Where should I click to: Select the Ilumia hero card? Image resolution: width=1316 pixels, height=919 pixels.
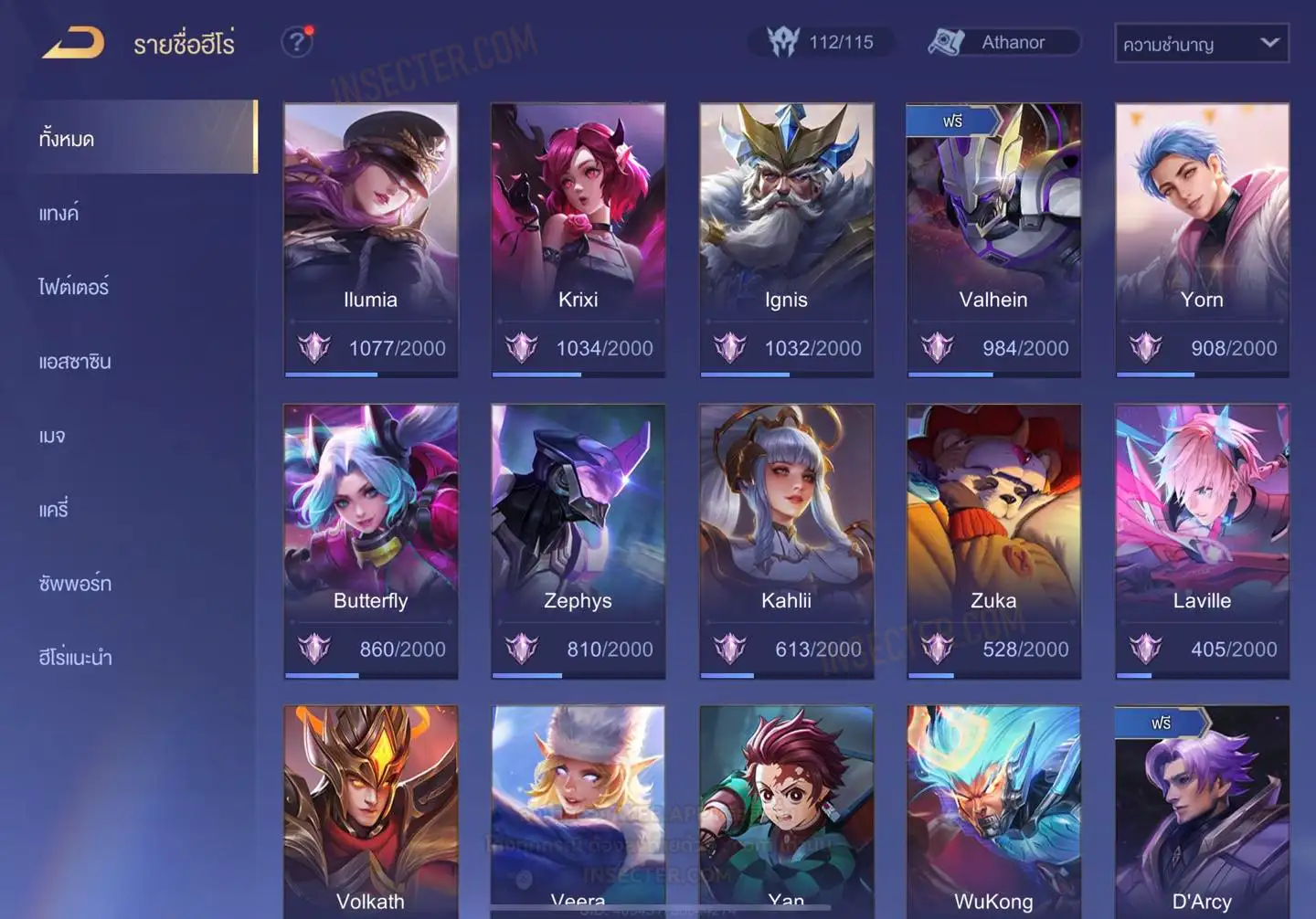(x=370, y=238)
